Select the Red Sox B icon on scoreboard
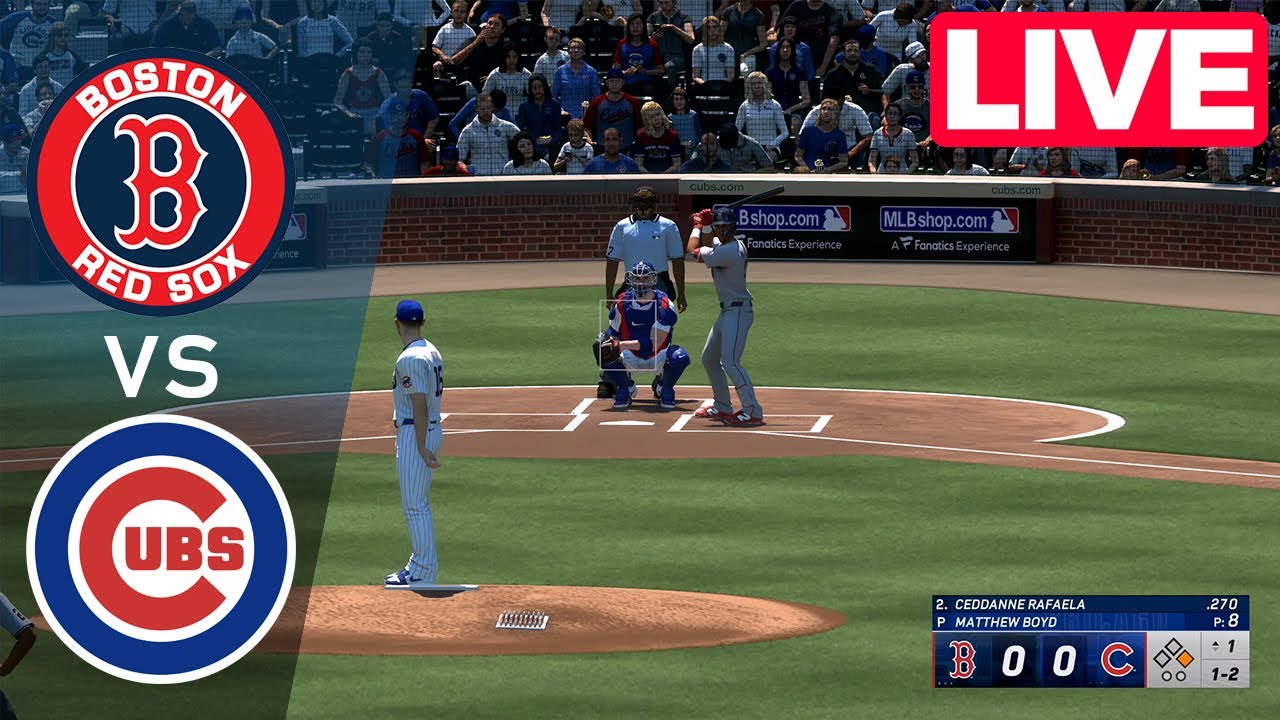The width and height of the screenshot is (1280, 720). [x=962, y=658]
